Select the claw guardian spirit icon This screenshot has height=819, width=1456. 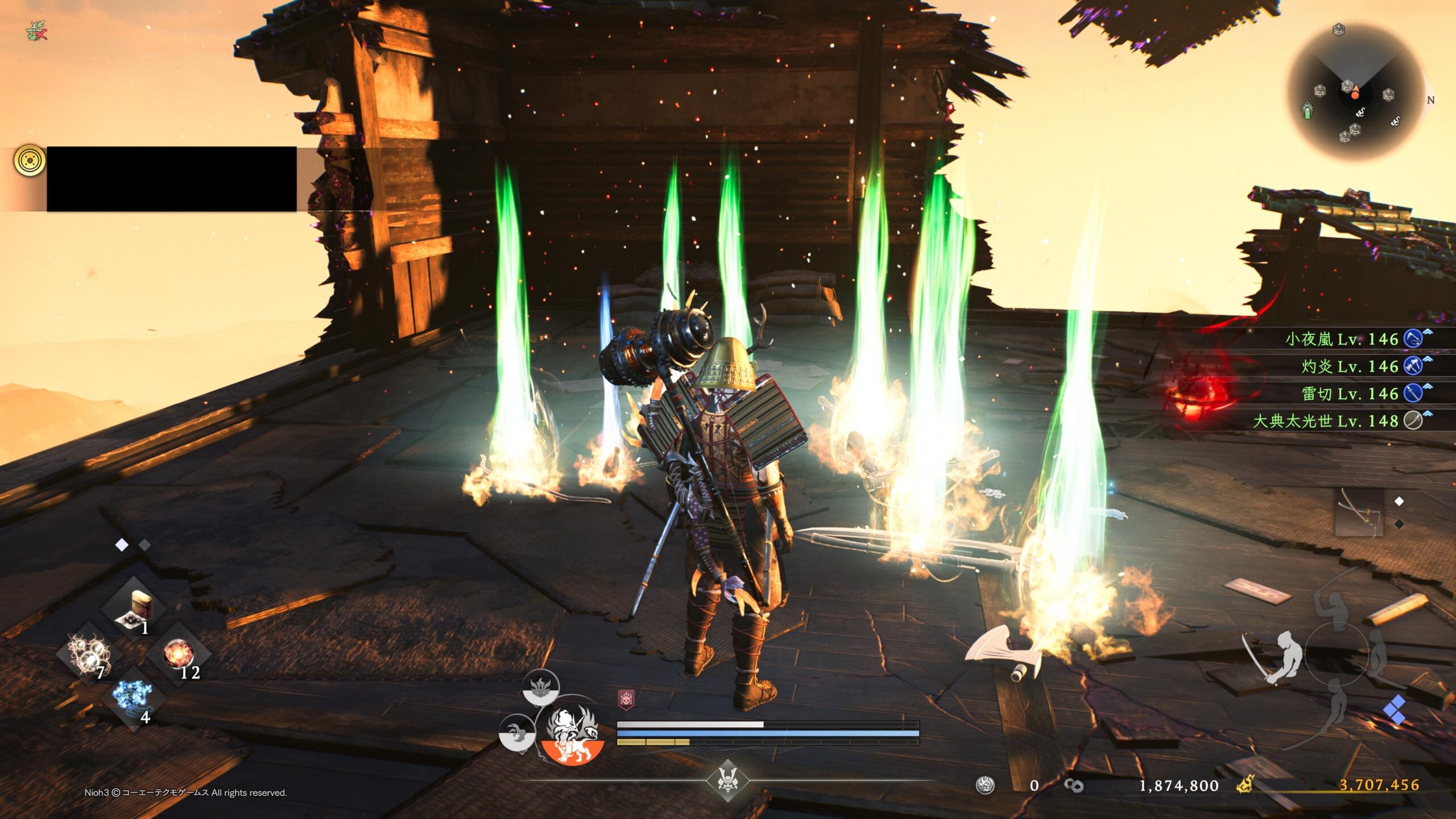click(517, 733)
